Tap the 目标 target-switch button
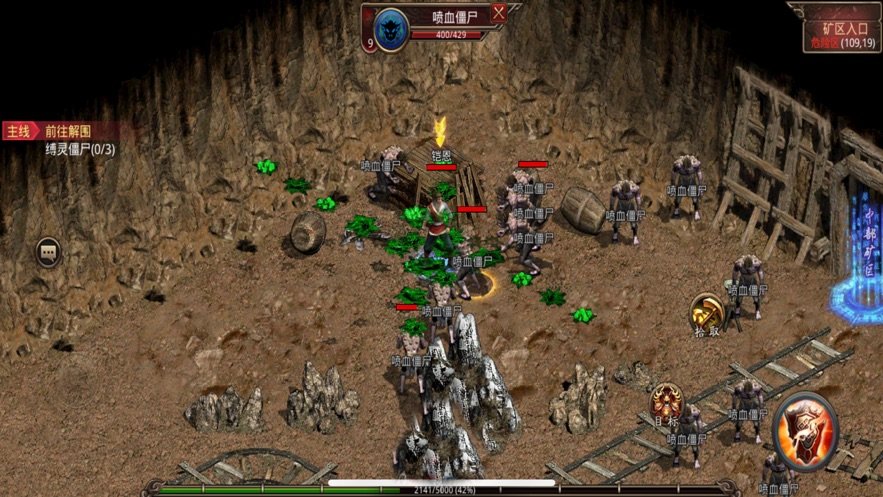This screenshot has width=883, height=497. 665,403
